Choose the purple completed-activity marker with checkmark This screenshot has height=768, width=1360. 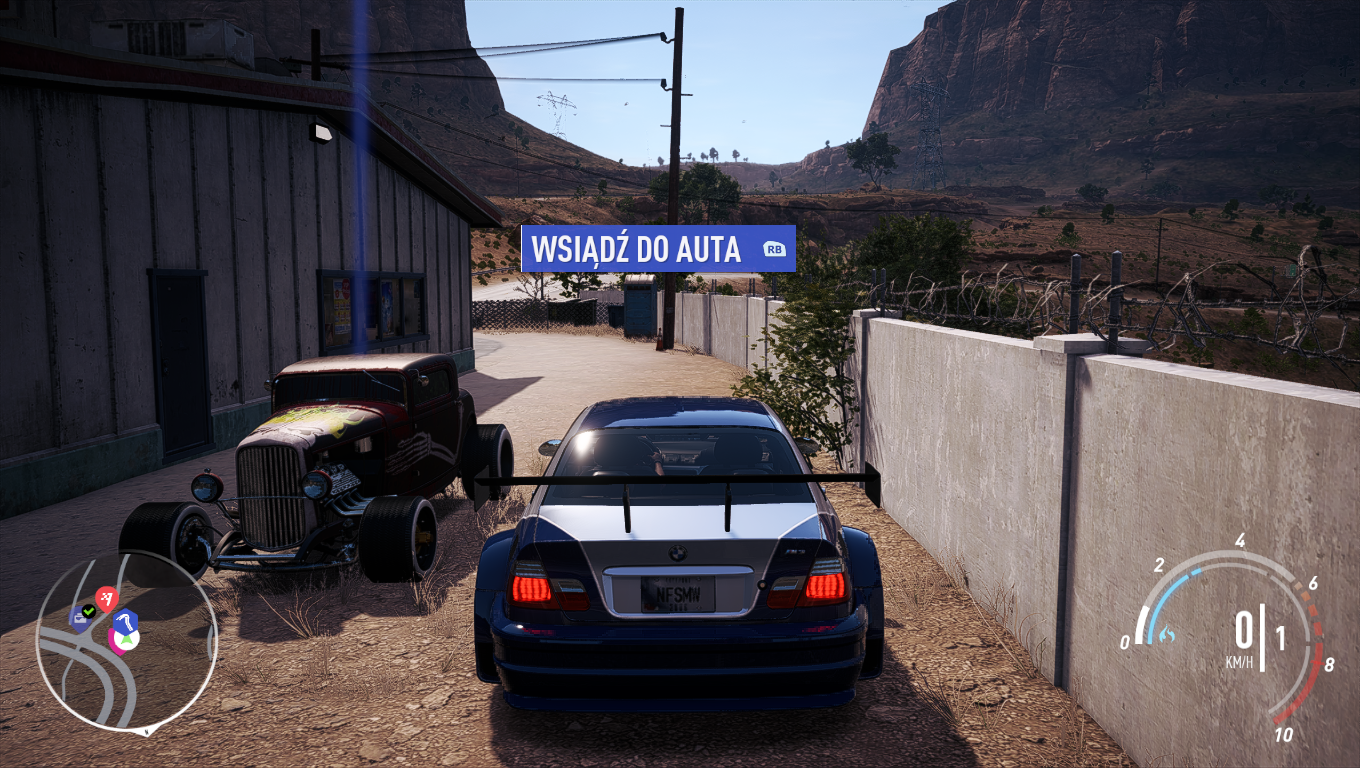click(x=82, y=616)
